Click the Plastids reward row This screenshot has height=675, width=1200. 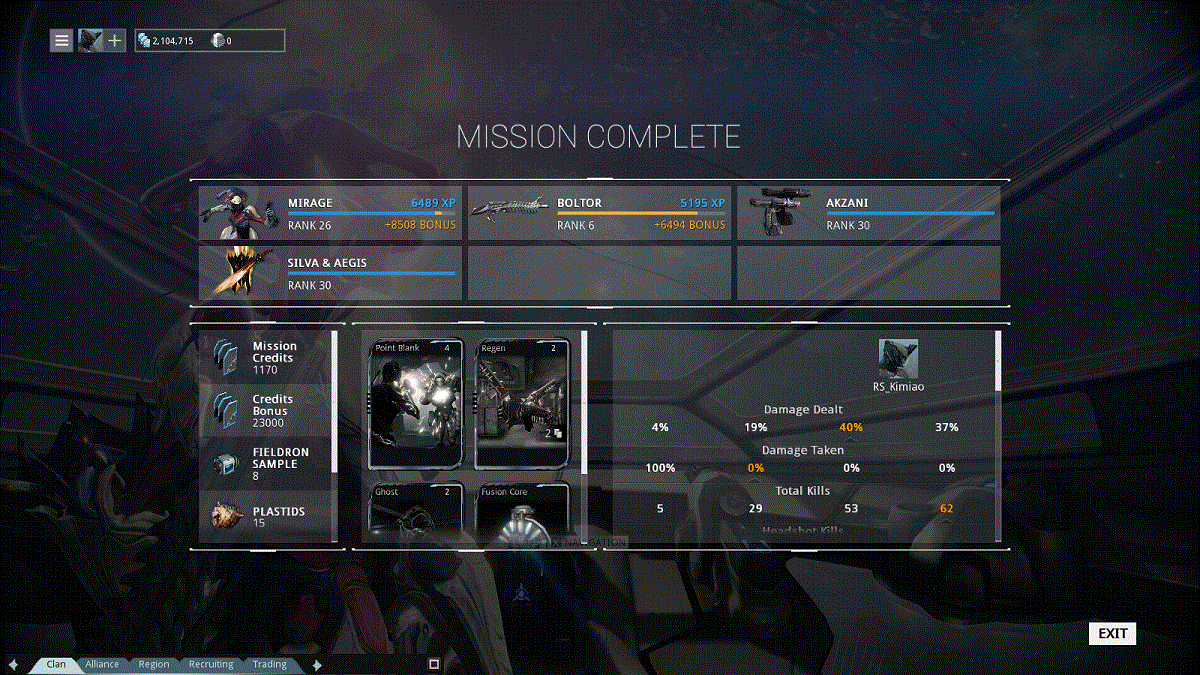(266, 516)
